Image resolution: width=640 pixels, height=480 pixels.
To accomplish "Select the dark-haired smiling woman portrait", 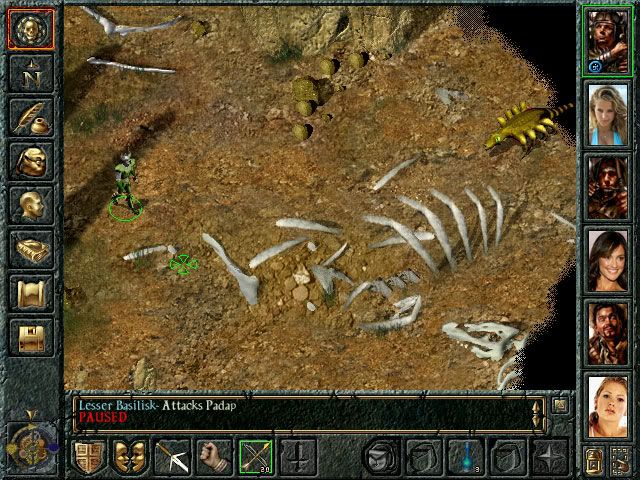I will coord(607,258).
